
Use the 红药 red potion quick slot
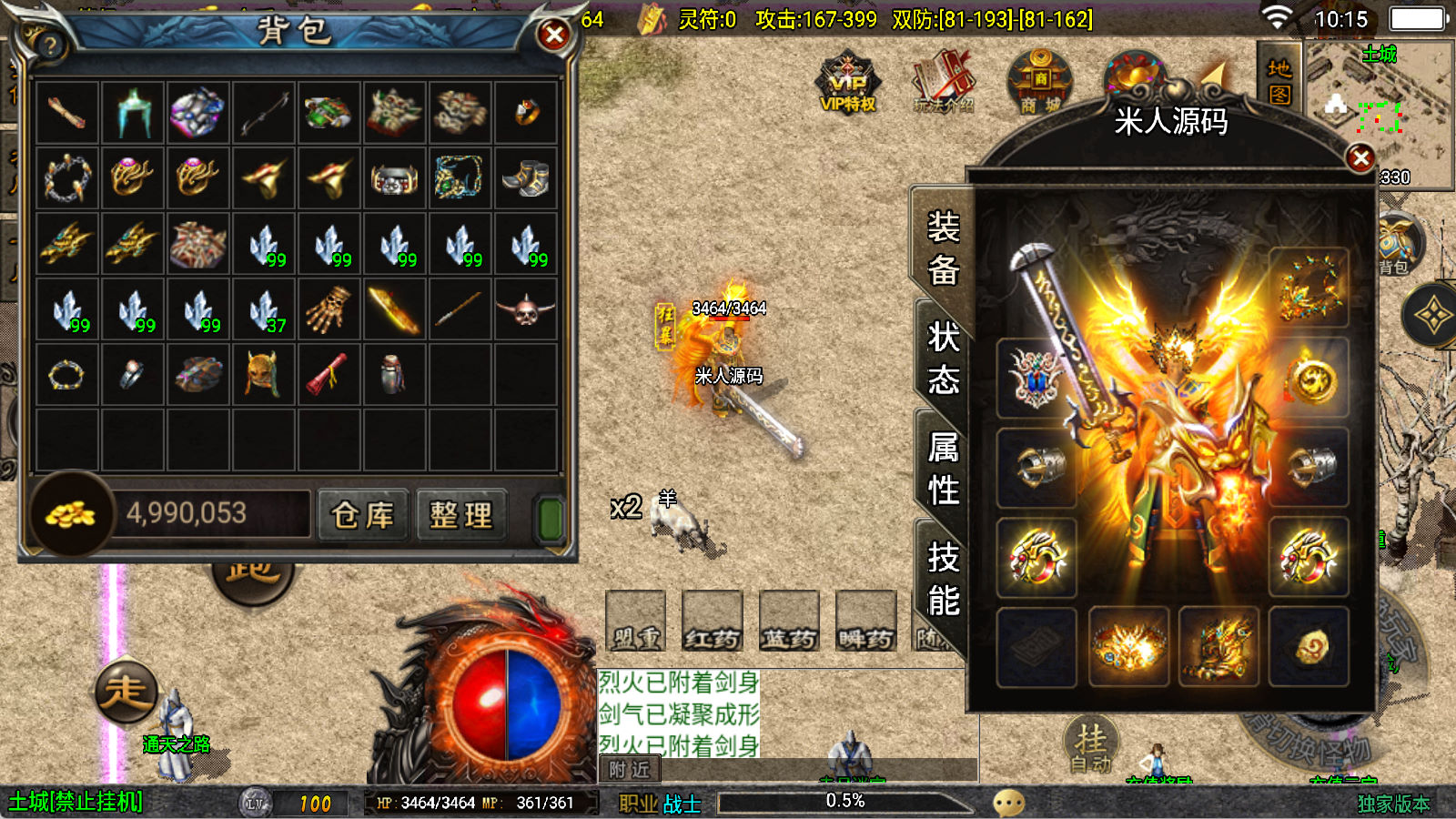(x=712, y=622)
